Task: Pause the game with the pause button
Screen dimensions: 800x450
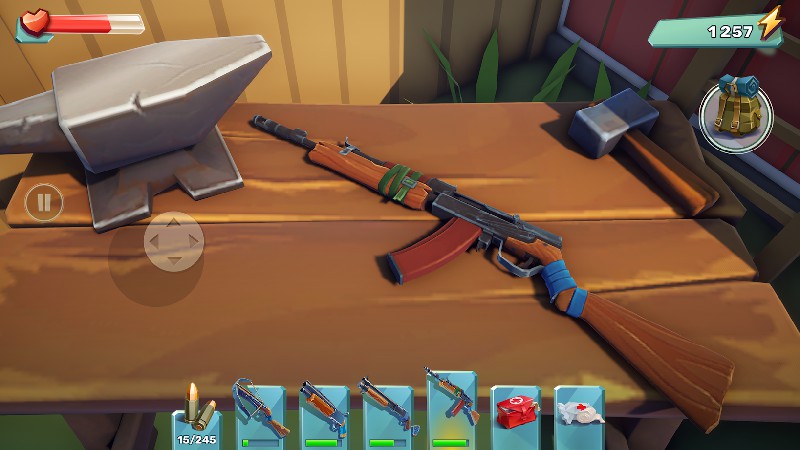Action: tap(43, 204)
